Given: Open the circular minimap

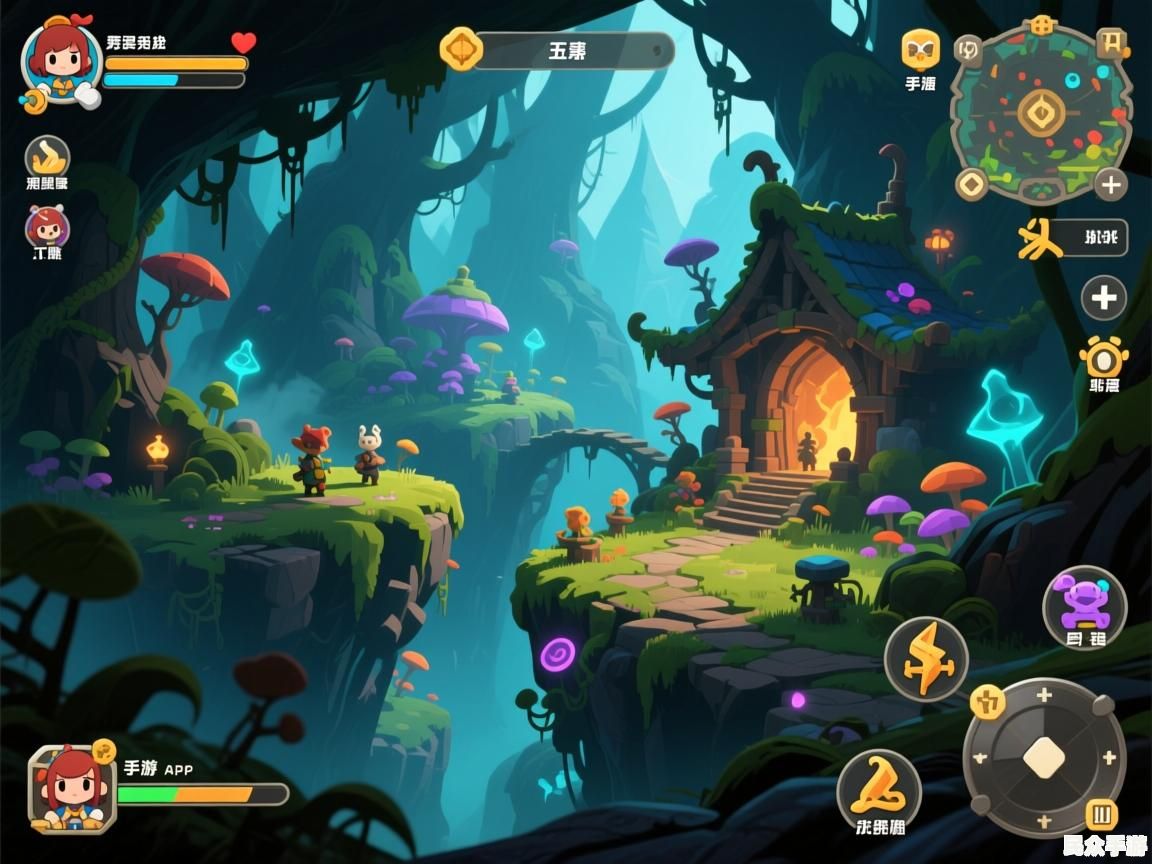Looking at the screenshot, I should pos(1040,112).
